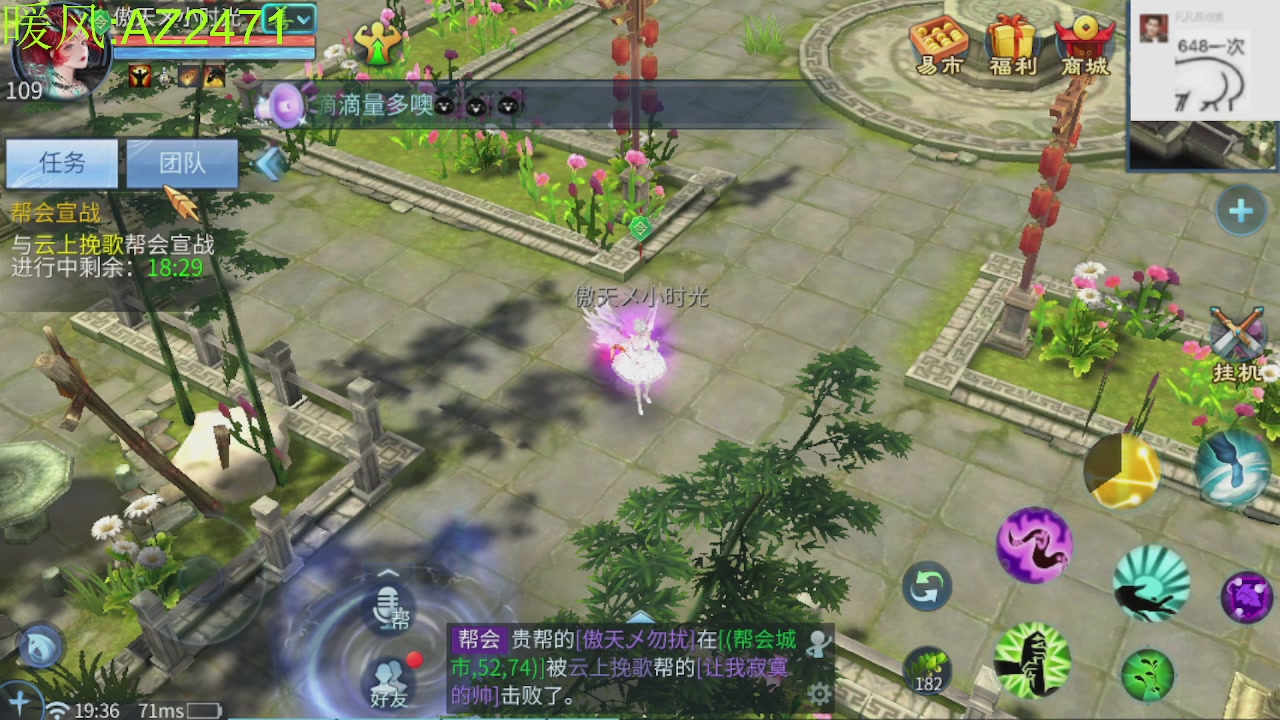The width and height of the screenshot is (1280, 720).
Task: Switch to the 任务 (Quest) tab
Action: (63, 163)
